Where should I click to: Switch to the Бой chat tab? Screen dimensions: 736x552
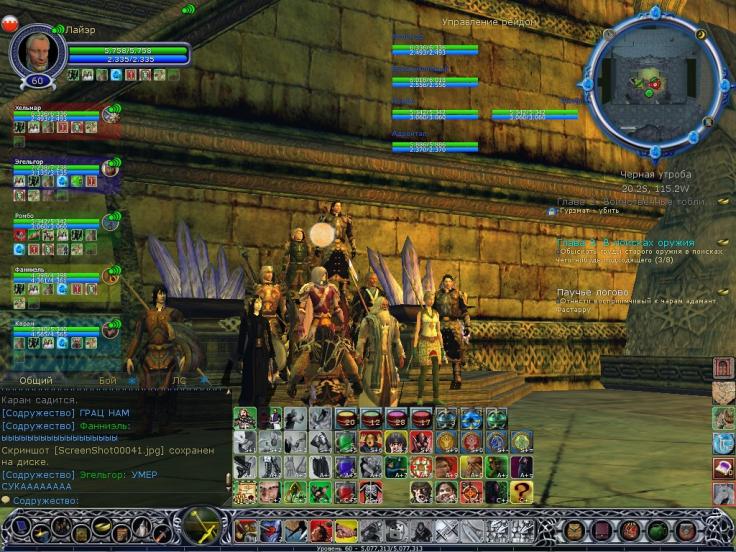coord(107,380)
